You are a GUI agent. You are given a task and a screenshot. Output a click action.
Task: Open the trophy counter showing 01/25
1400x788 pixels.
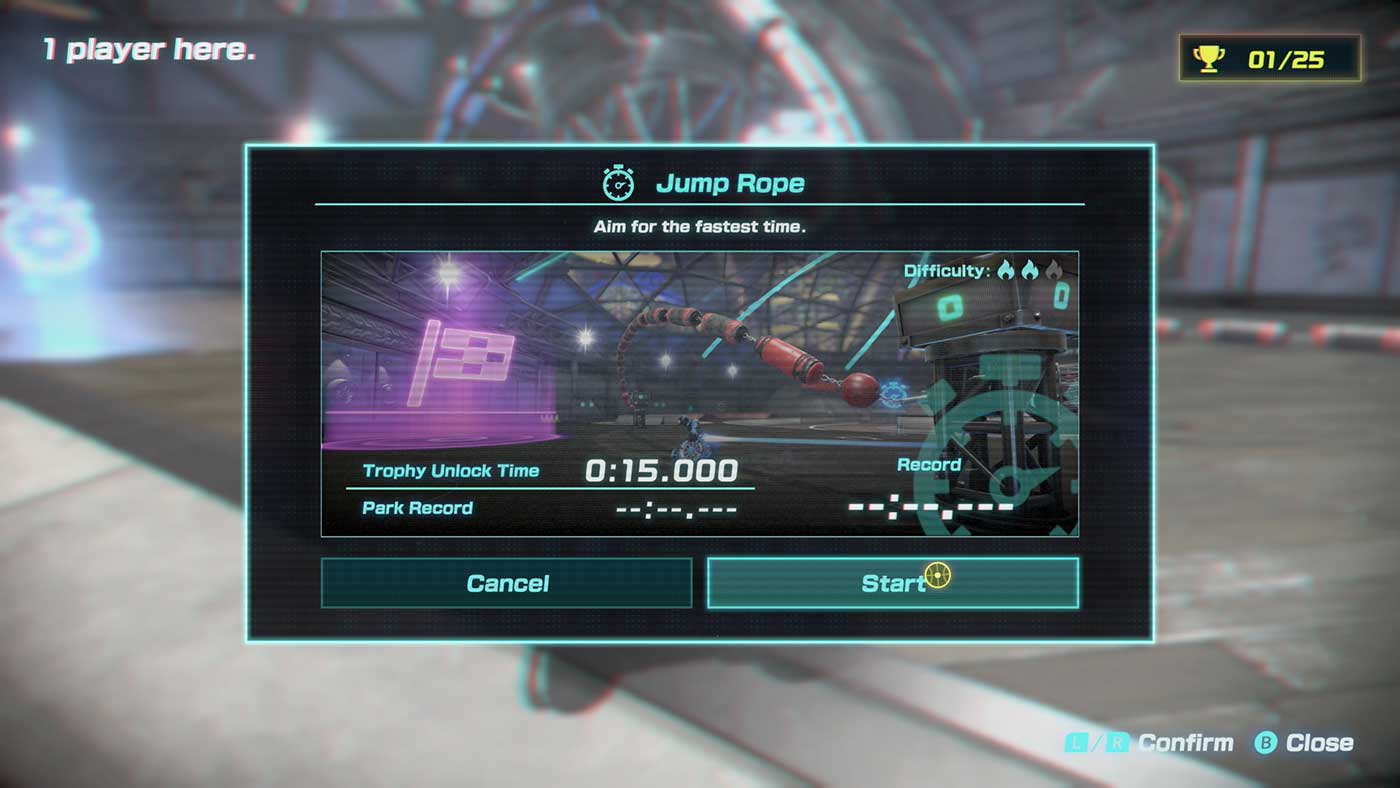[1270, 58]
